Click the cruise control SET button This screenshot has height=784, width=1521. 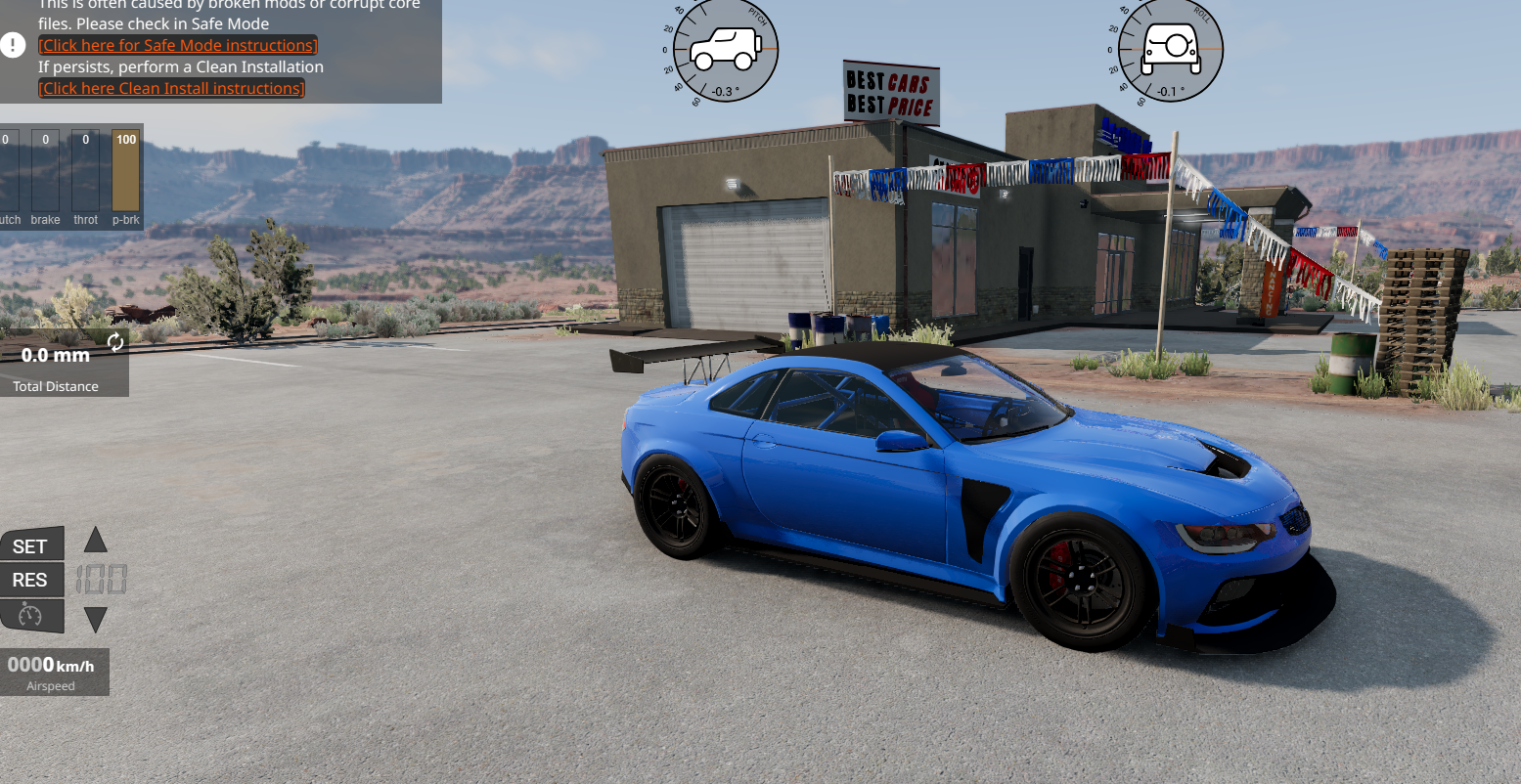[x=31, y=545]
